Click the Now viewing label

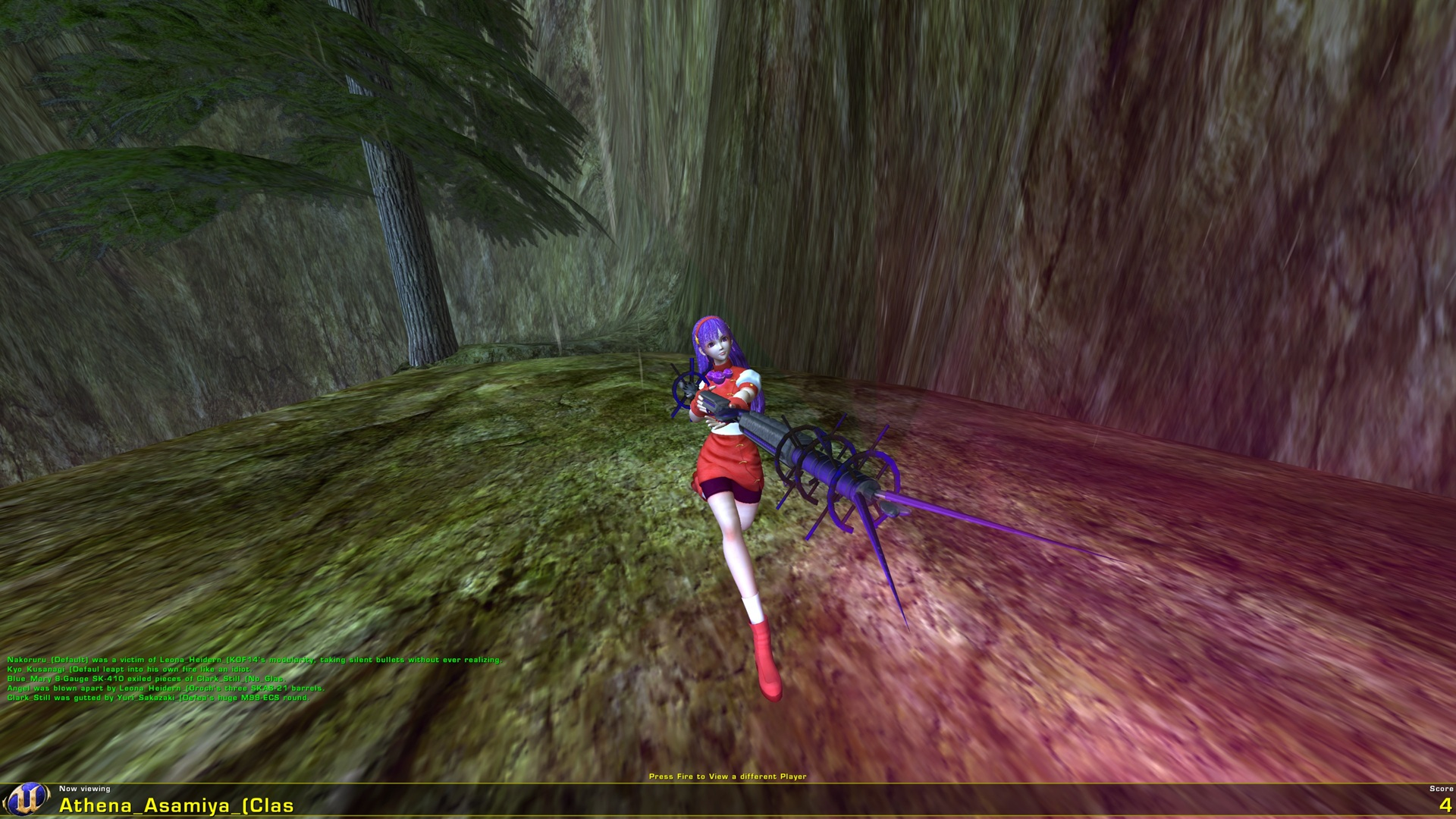click(85, 789)
